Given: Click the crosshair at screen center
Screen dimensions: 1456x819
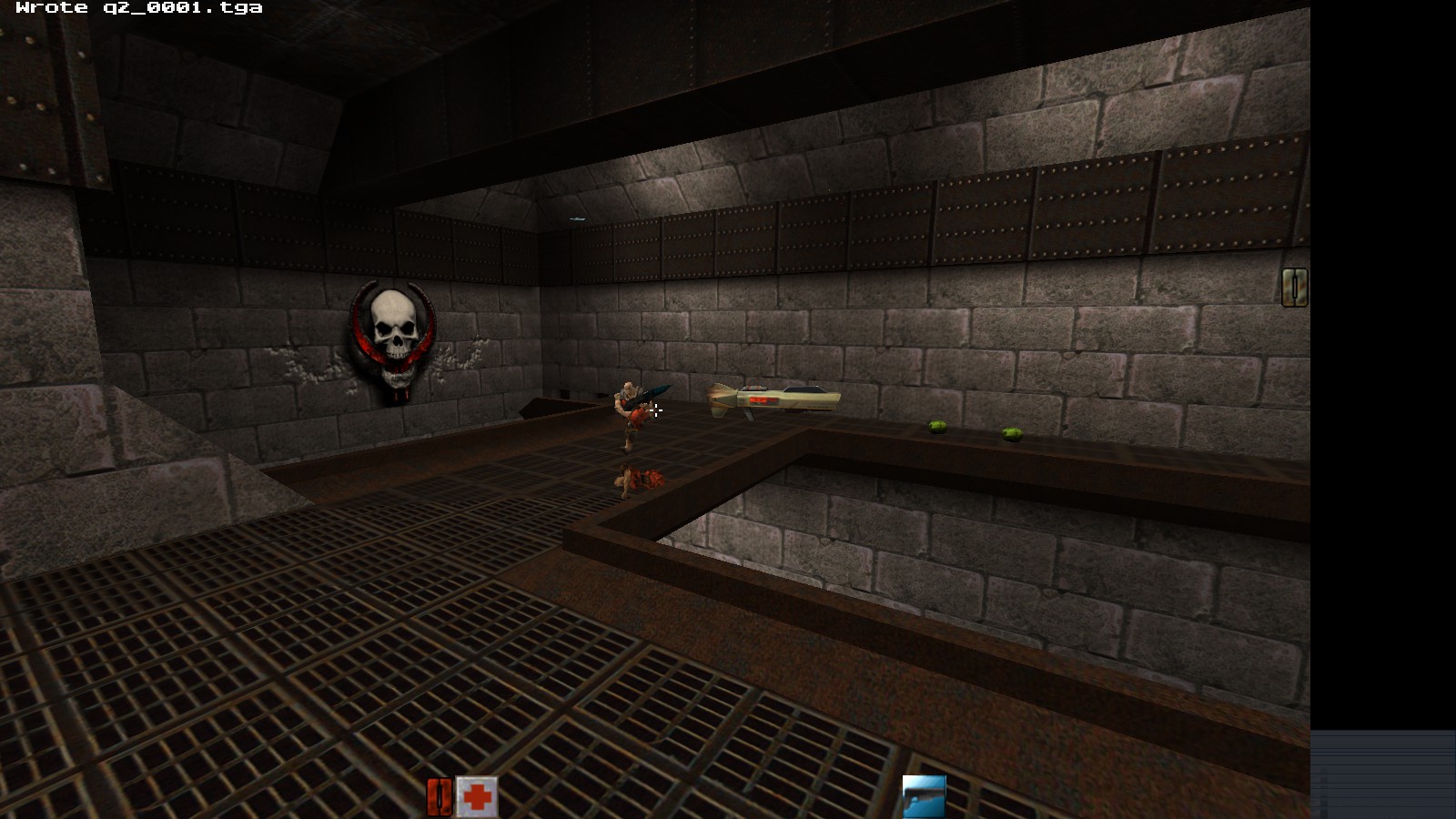Looking at the screenshot, I should point(658,411).
